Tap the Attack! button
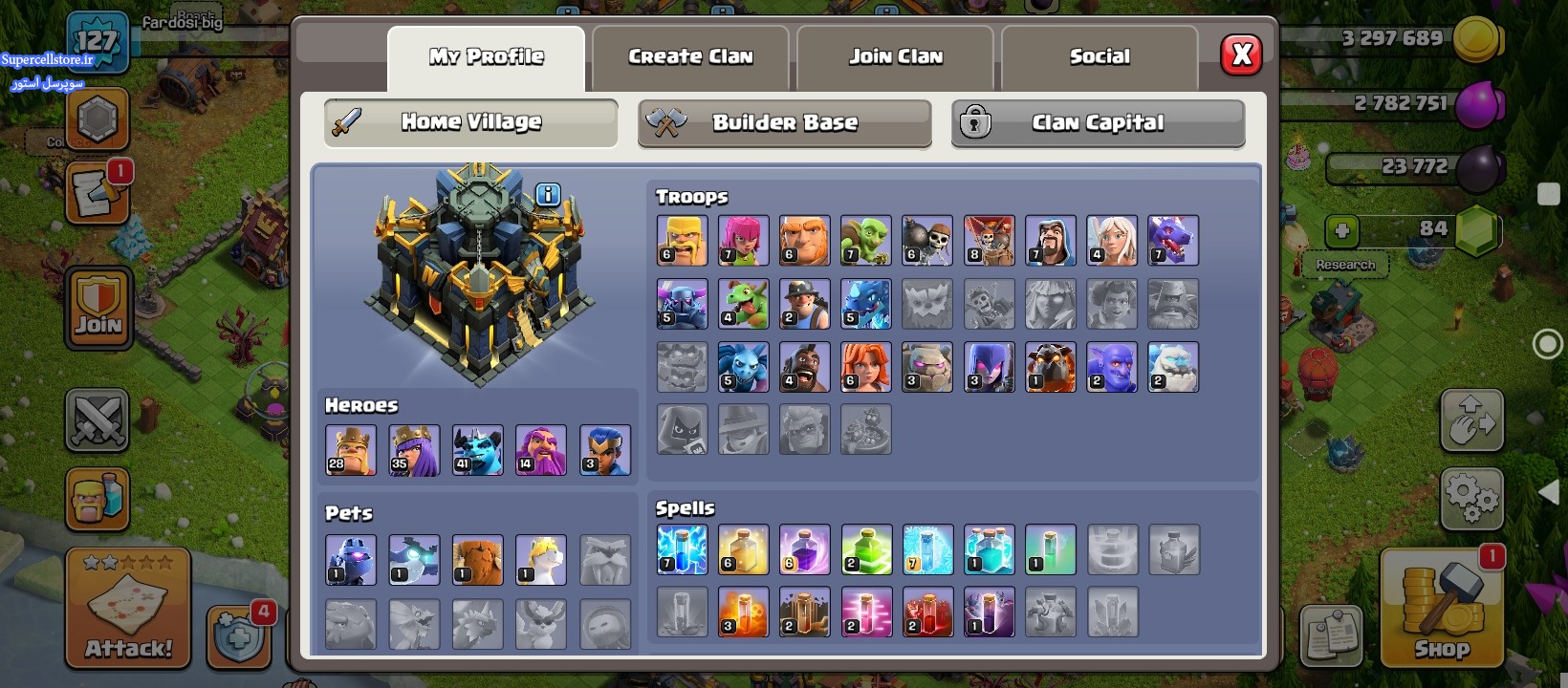The height and width of the screenshot is (688, 1568). pyautogui.click(x=128, y=608)
